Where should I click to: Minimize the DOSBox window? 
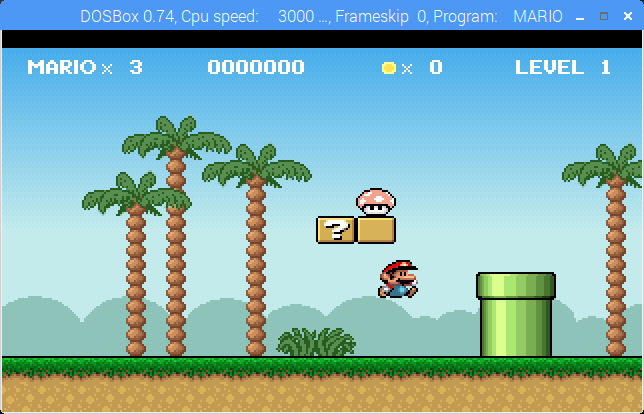pyautogui.click(x=578, y=16)
